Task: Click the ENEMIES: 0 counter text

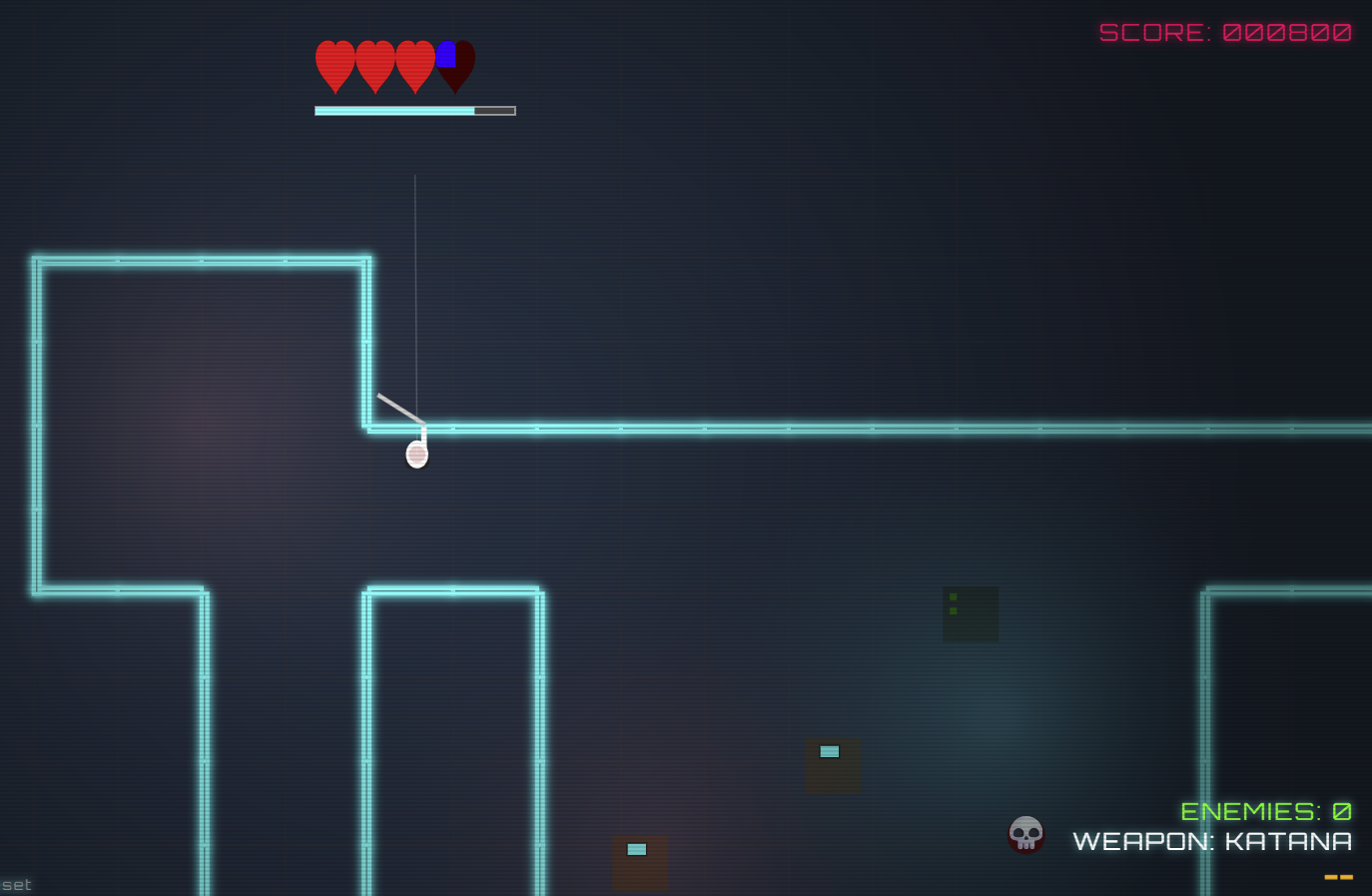Action: coord(1265,811)
